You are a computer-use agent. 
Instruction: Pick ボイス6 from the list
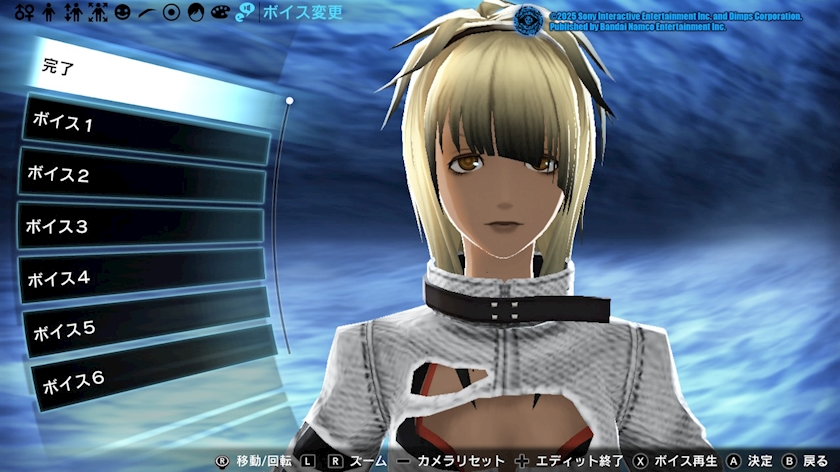(150, 376)
